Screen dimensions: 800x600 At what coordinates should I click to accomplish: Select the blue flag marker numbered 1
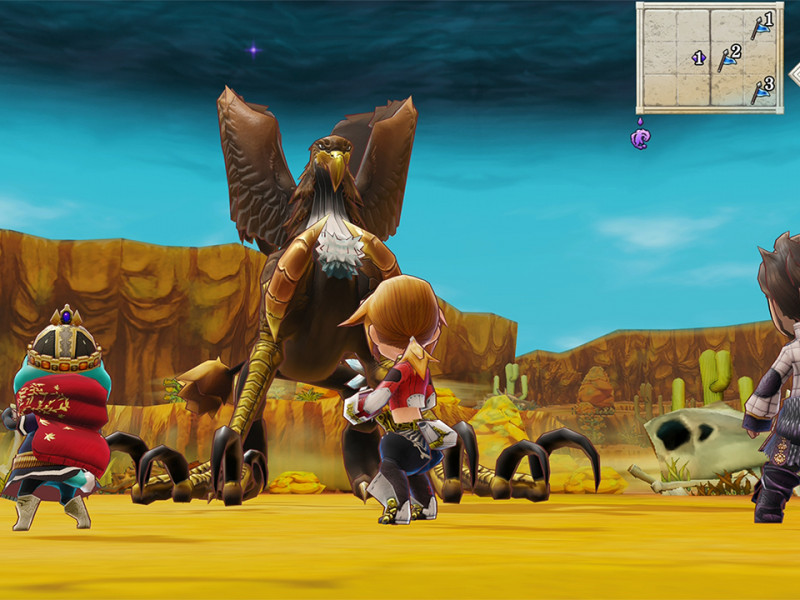coord(762,25)
